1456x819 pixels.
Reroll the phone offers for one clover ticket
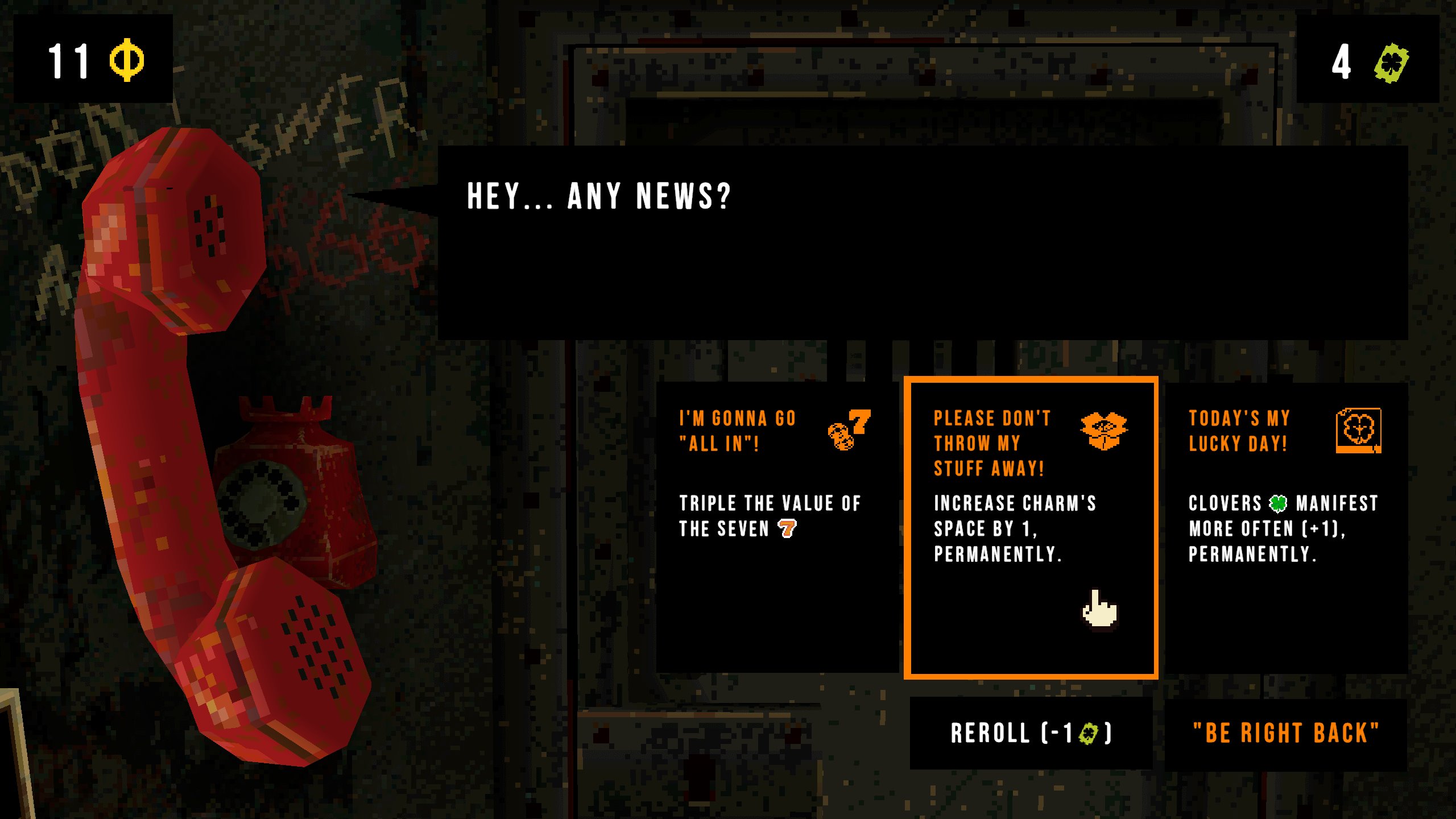tap(1031, 733)
